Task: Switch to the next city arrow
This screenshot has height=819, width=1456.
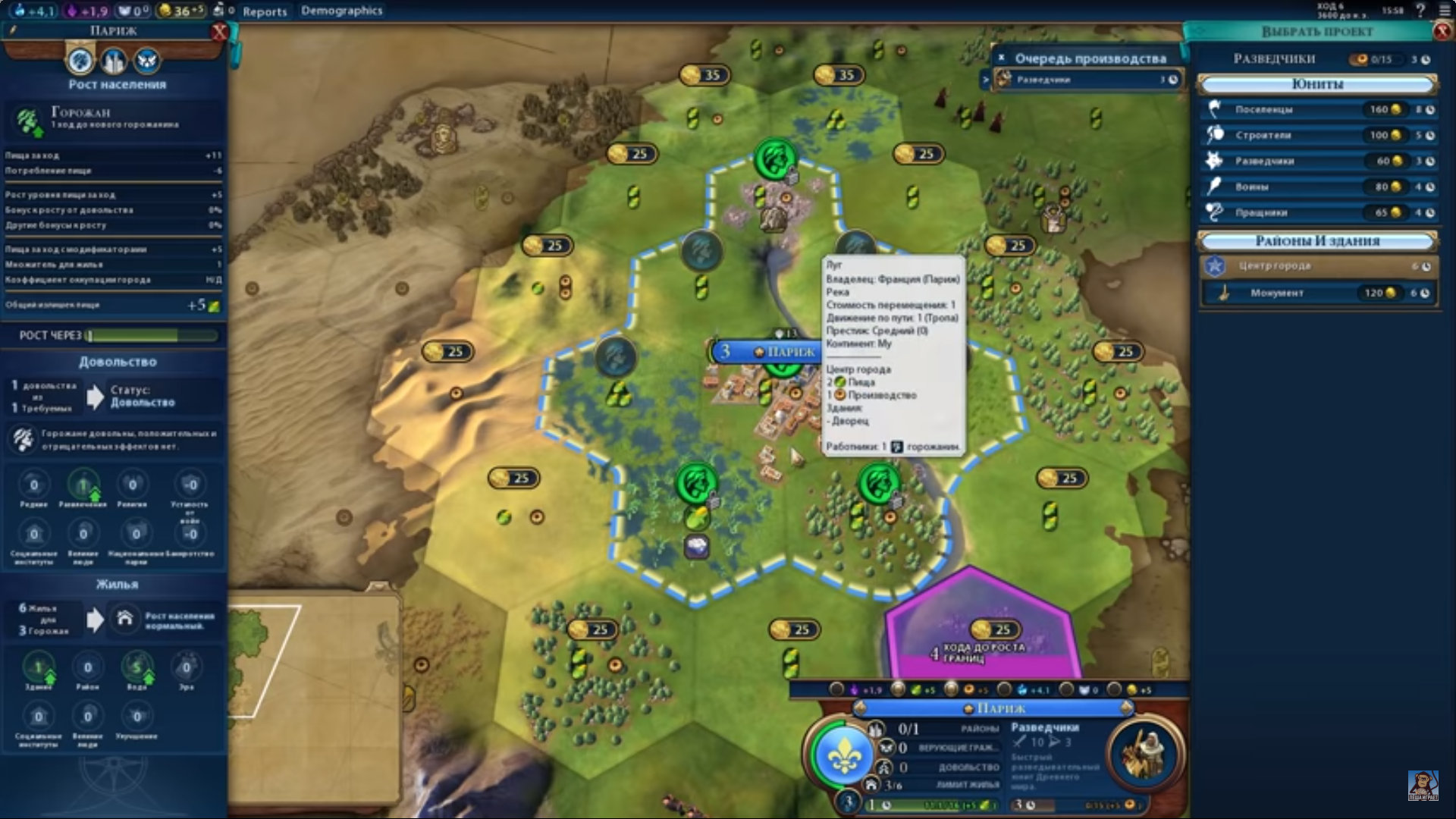Action: pos(1126,708)
